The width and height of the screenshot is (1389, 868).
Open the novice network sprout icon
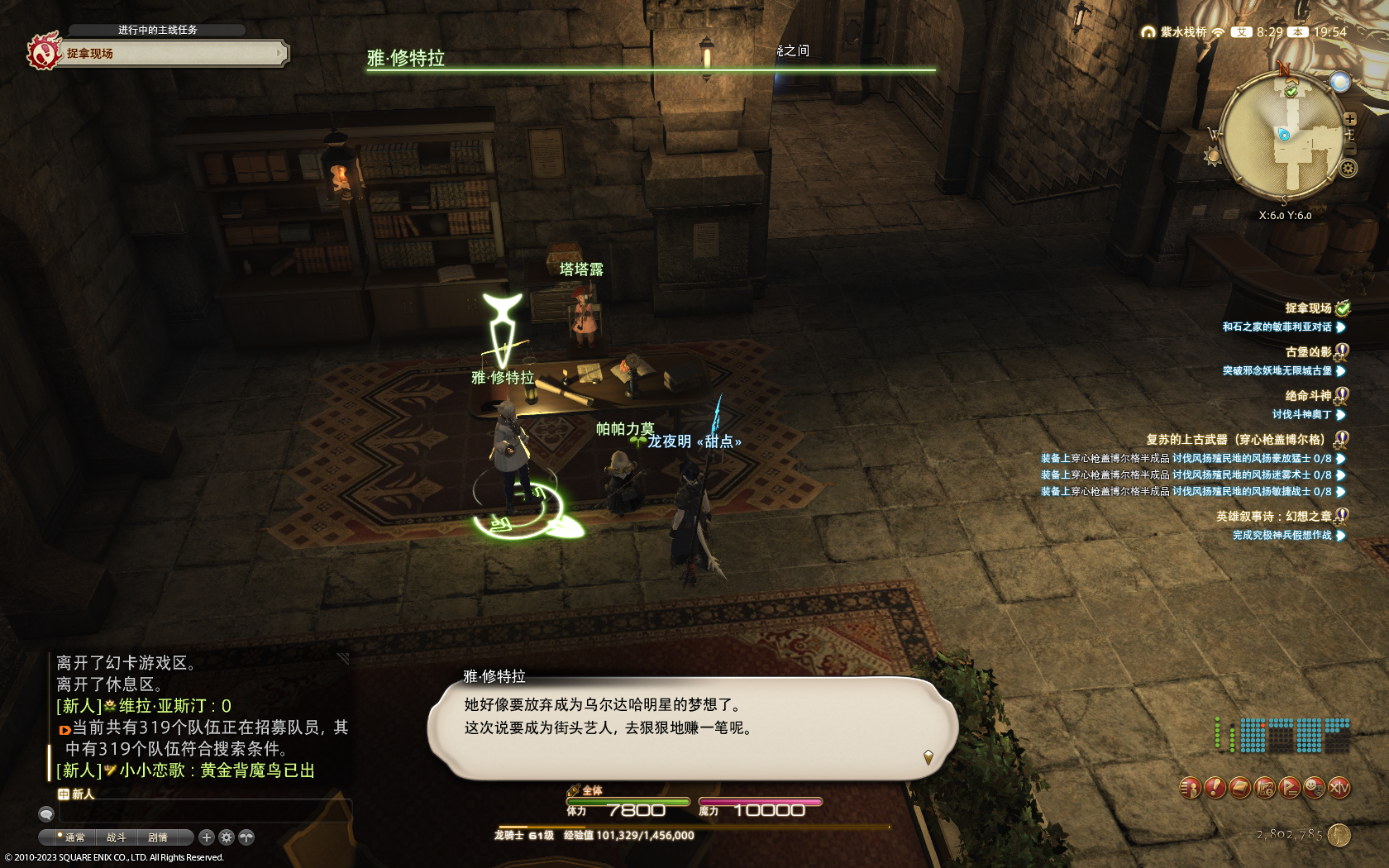246,837
